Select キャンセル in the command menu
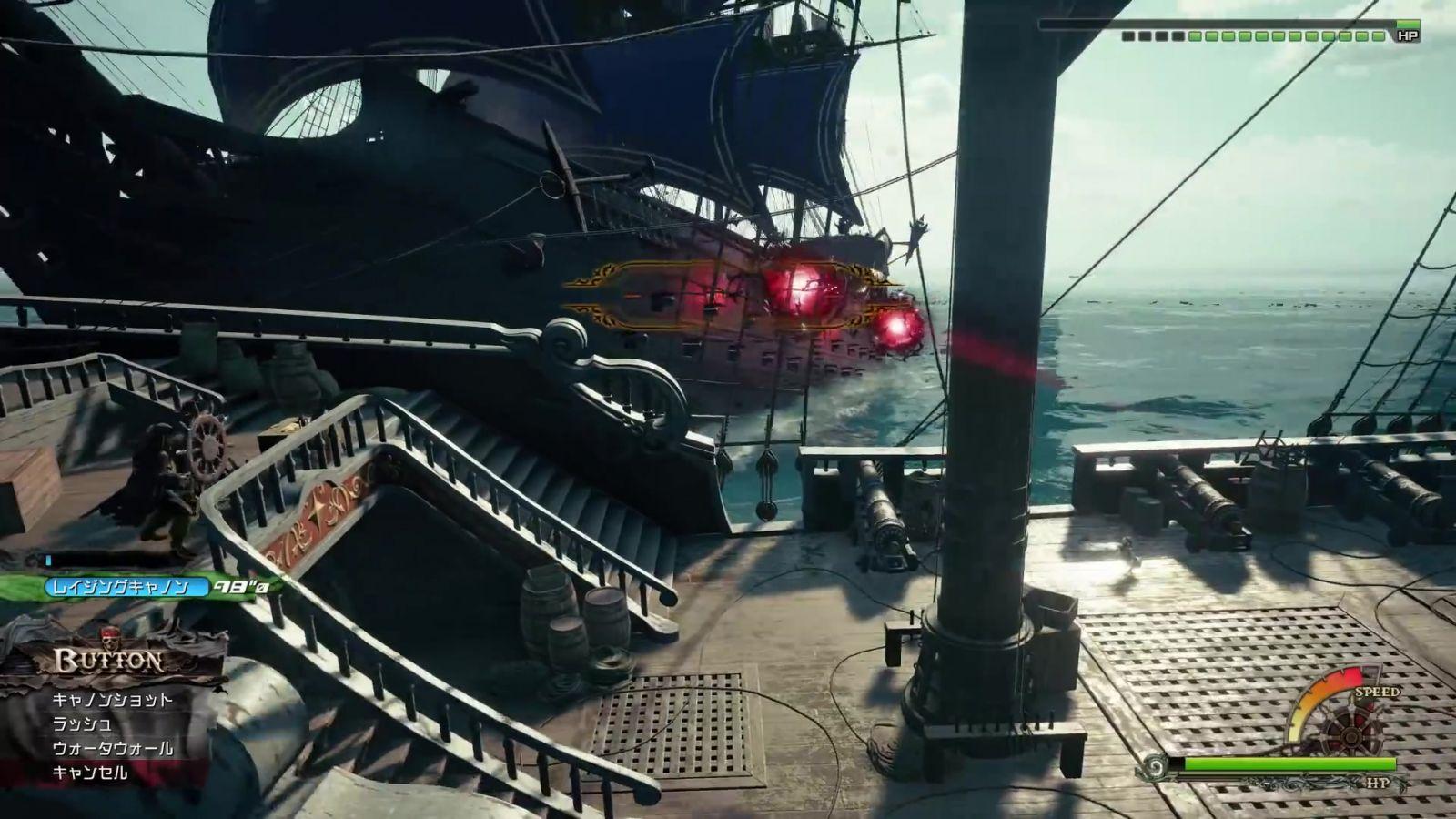Viewport: 1456px width, 819px height. click(90, 773)
